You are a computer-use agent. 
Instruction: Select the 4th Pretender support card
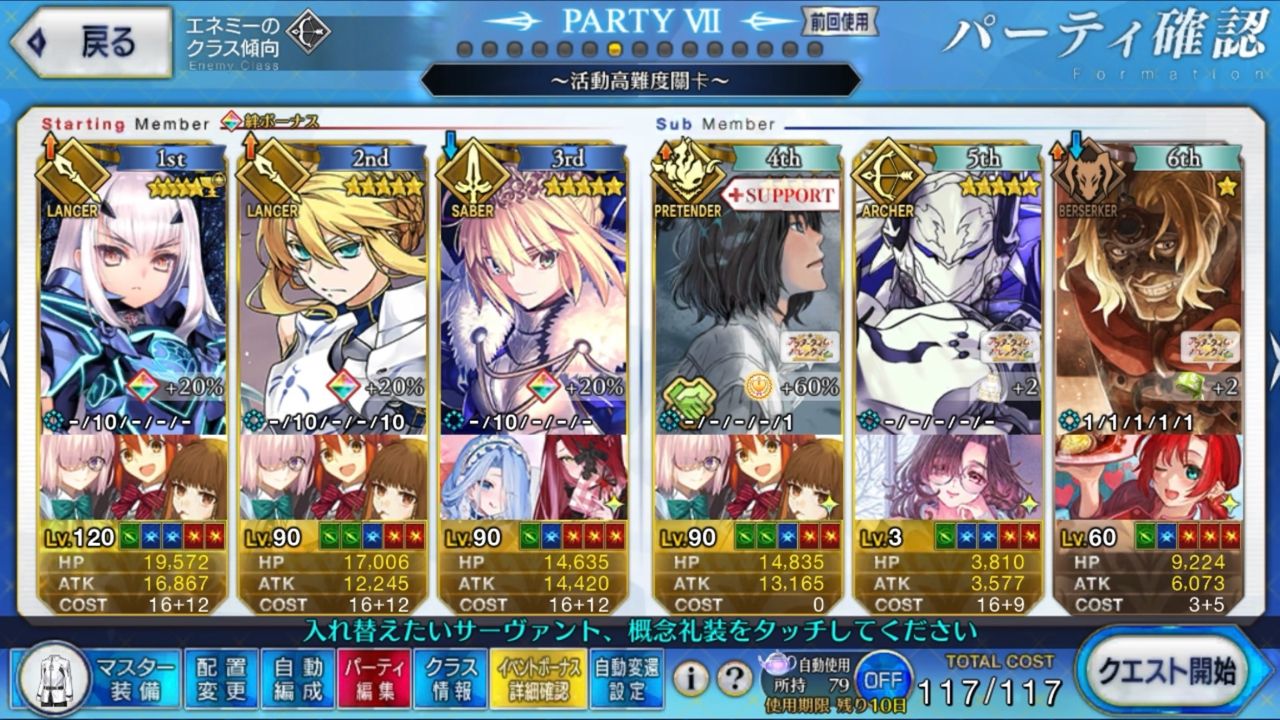(748, 300)
